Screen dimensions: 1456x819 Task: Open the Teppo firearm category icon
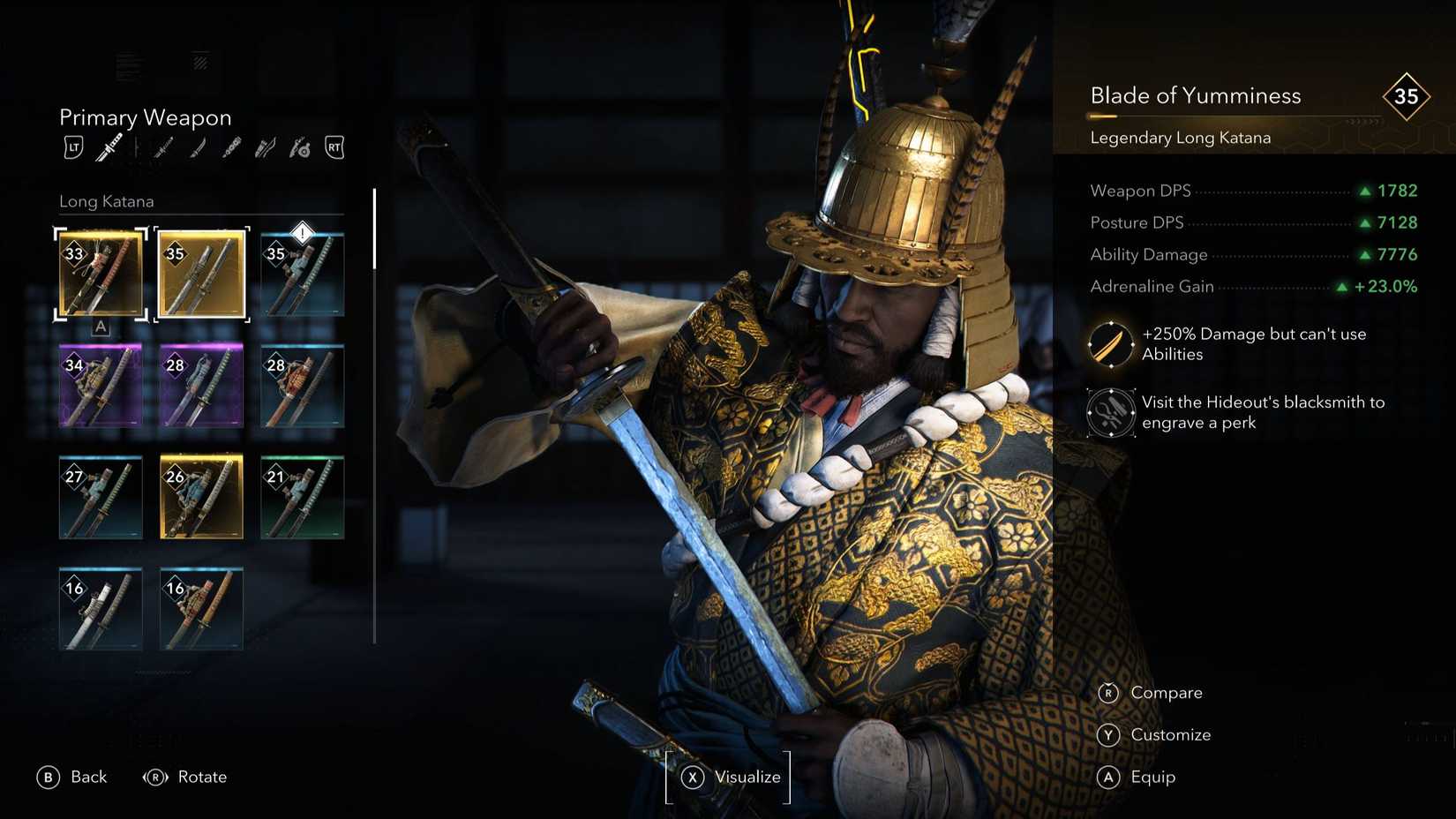[298, 147]
